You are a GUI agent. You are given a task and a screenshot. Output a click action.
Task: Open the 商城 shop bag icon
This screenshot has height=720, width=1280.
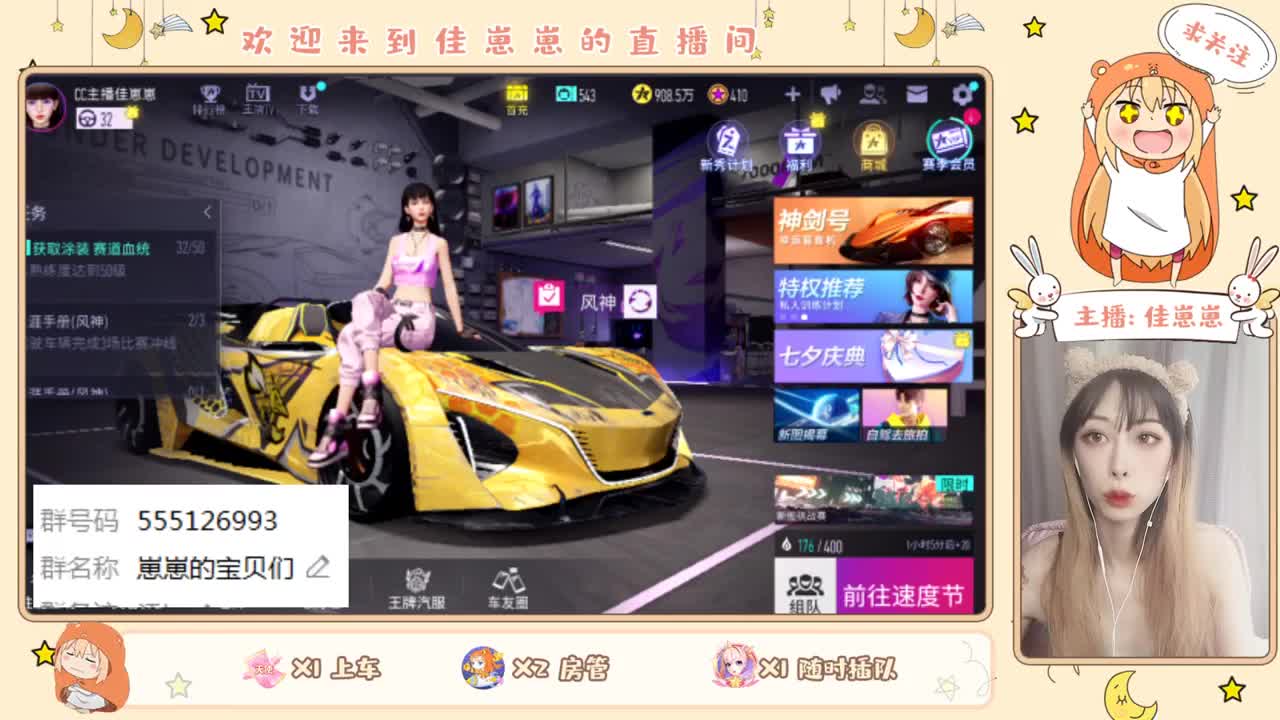pos(872,142)
